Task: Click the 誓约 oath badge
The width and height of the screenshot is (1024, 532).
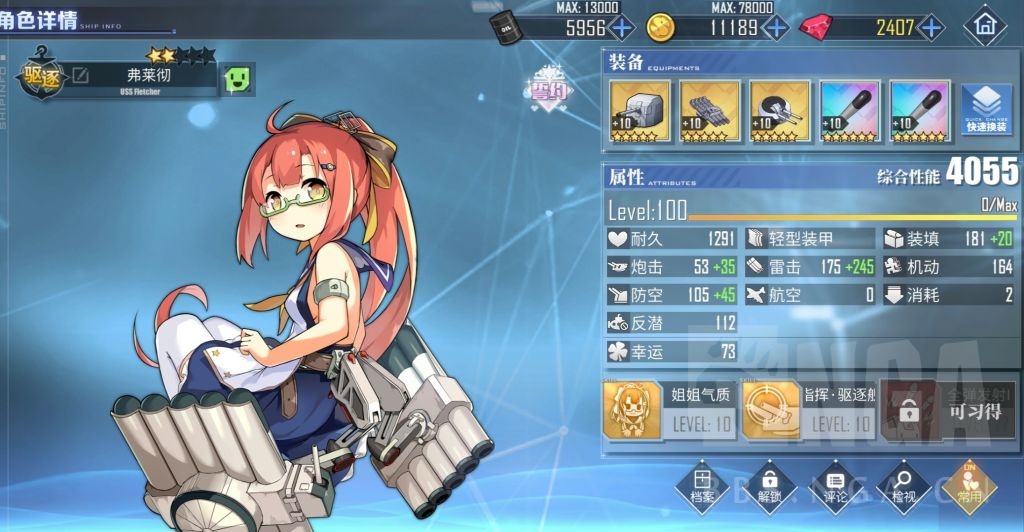Action: tap(549, 88)
